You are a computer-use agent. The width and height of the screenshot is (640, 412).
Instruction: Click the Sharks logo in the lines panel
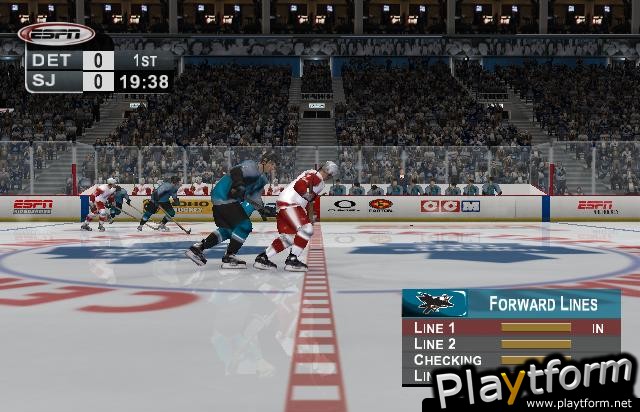click(x=435, y=303)
